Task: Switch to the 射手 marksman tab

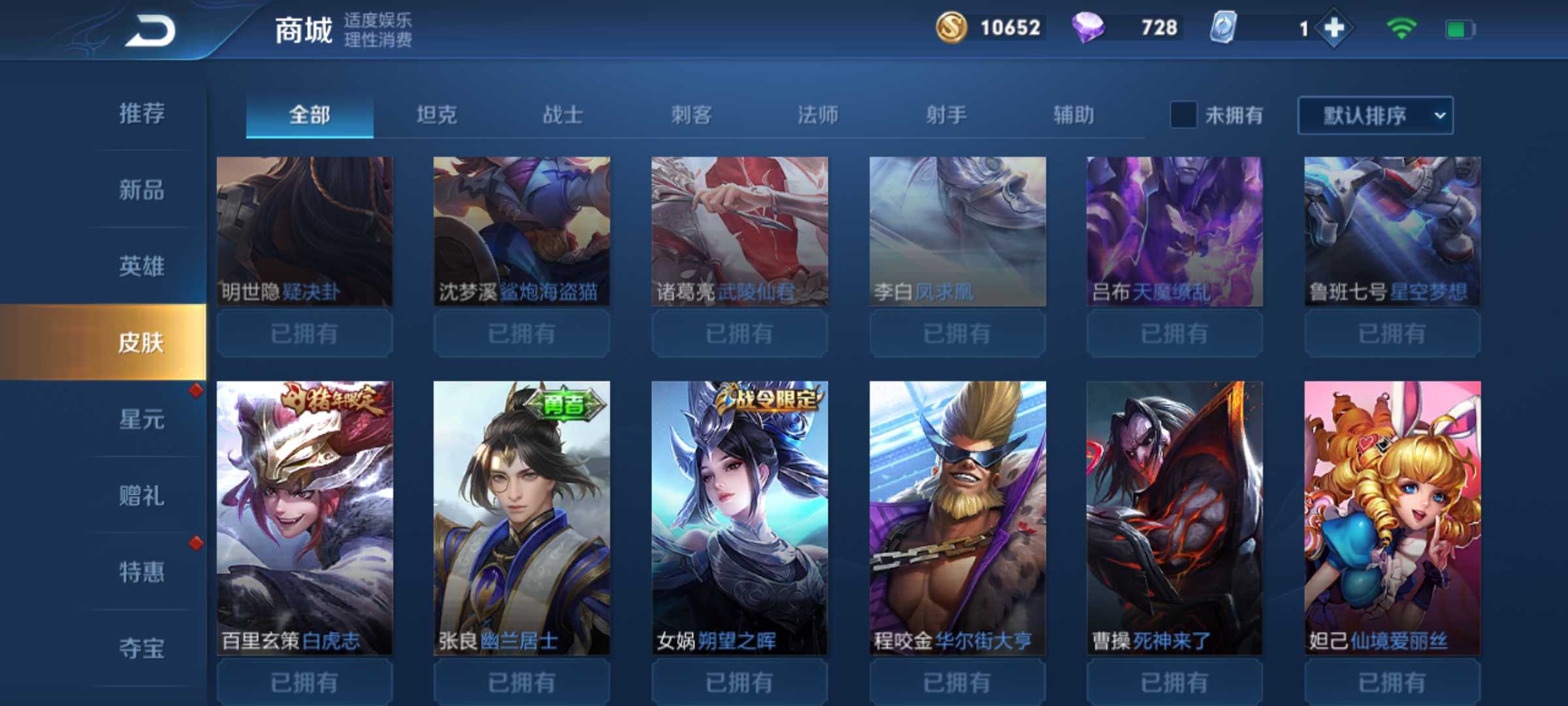Action: click(x=947, y=113)
